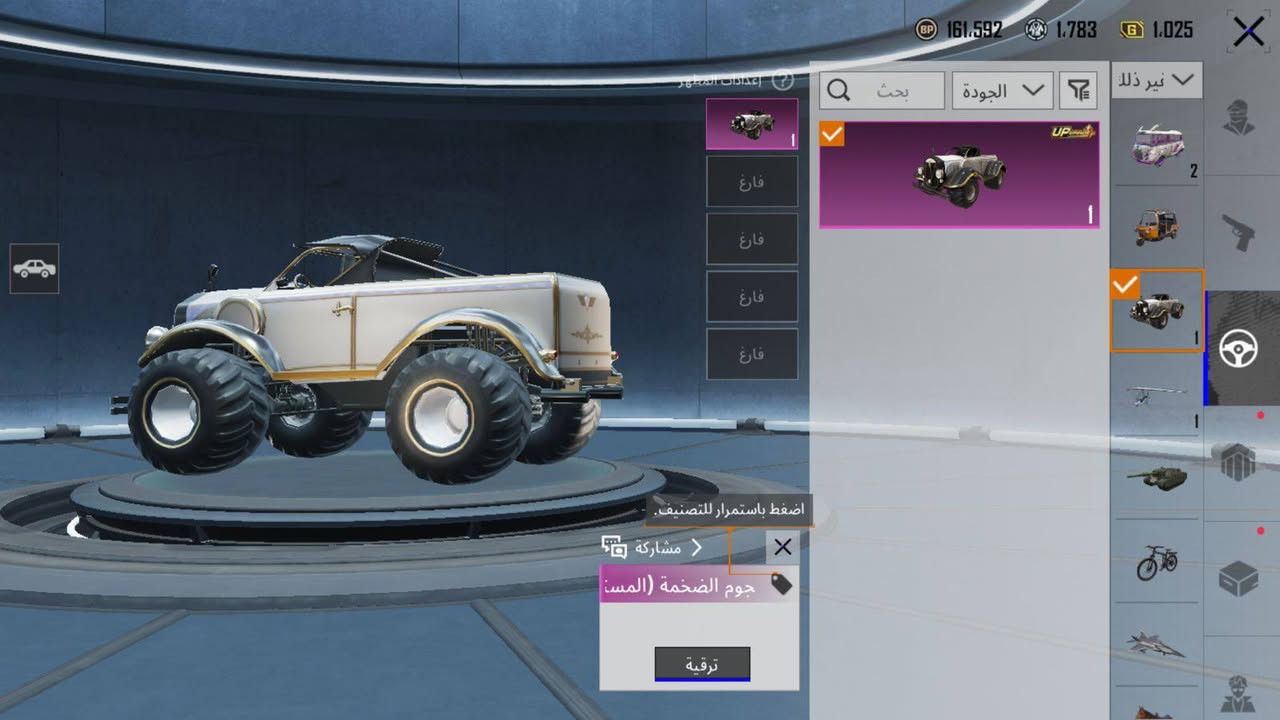Select the purple monster truck skin card

[x=958, y=175]
